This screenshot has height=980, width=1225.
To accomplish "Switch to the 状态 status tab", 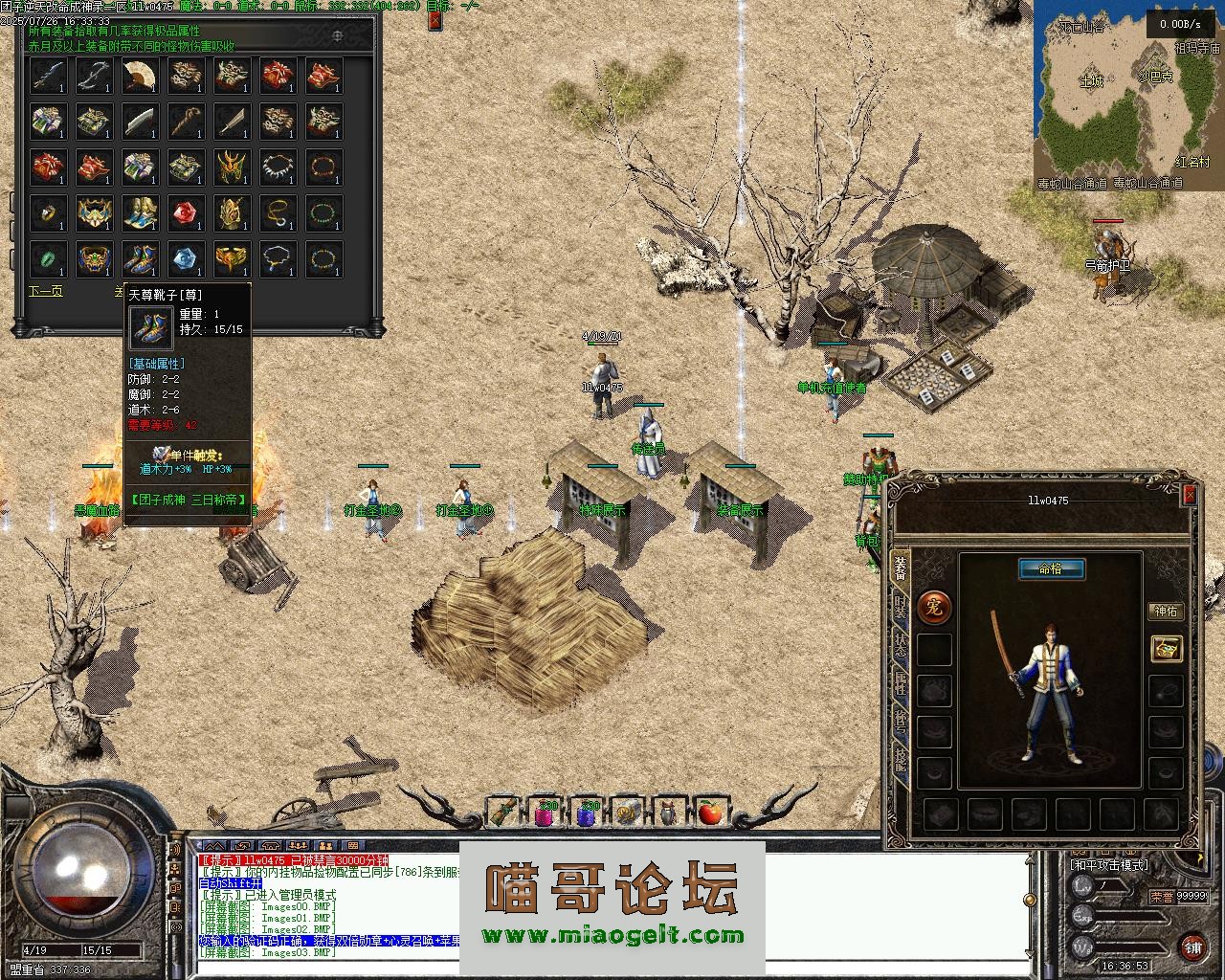I will pyautogui.click(x=901, y=644).
